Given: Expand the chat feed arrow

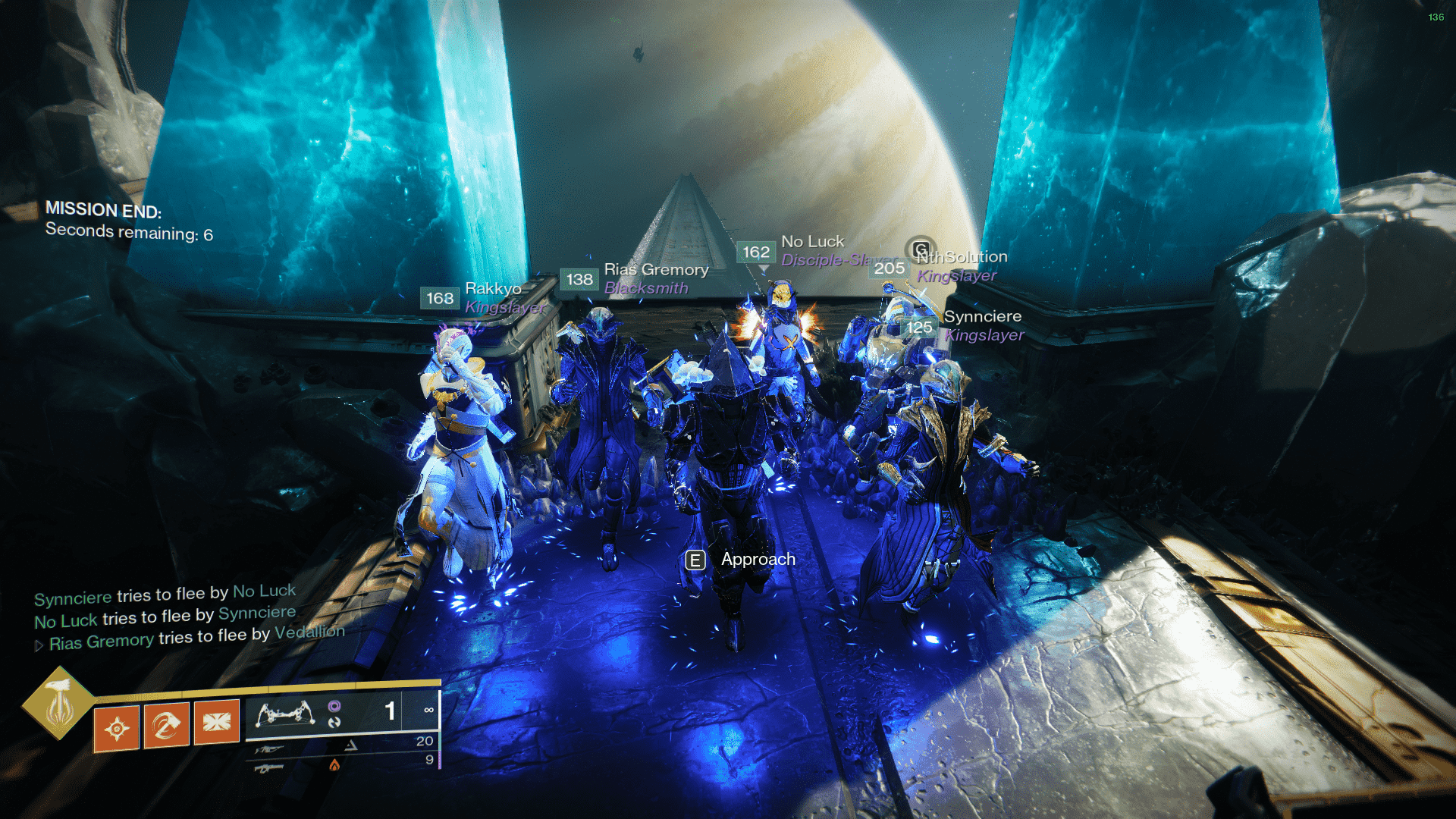Looking at the screenshot, I should pyautogui.click(x=39, y=646).
